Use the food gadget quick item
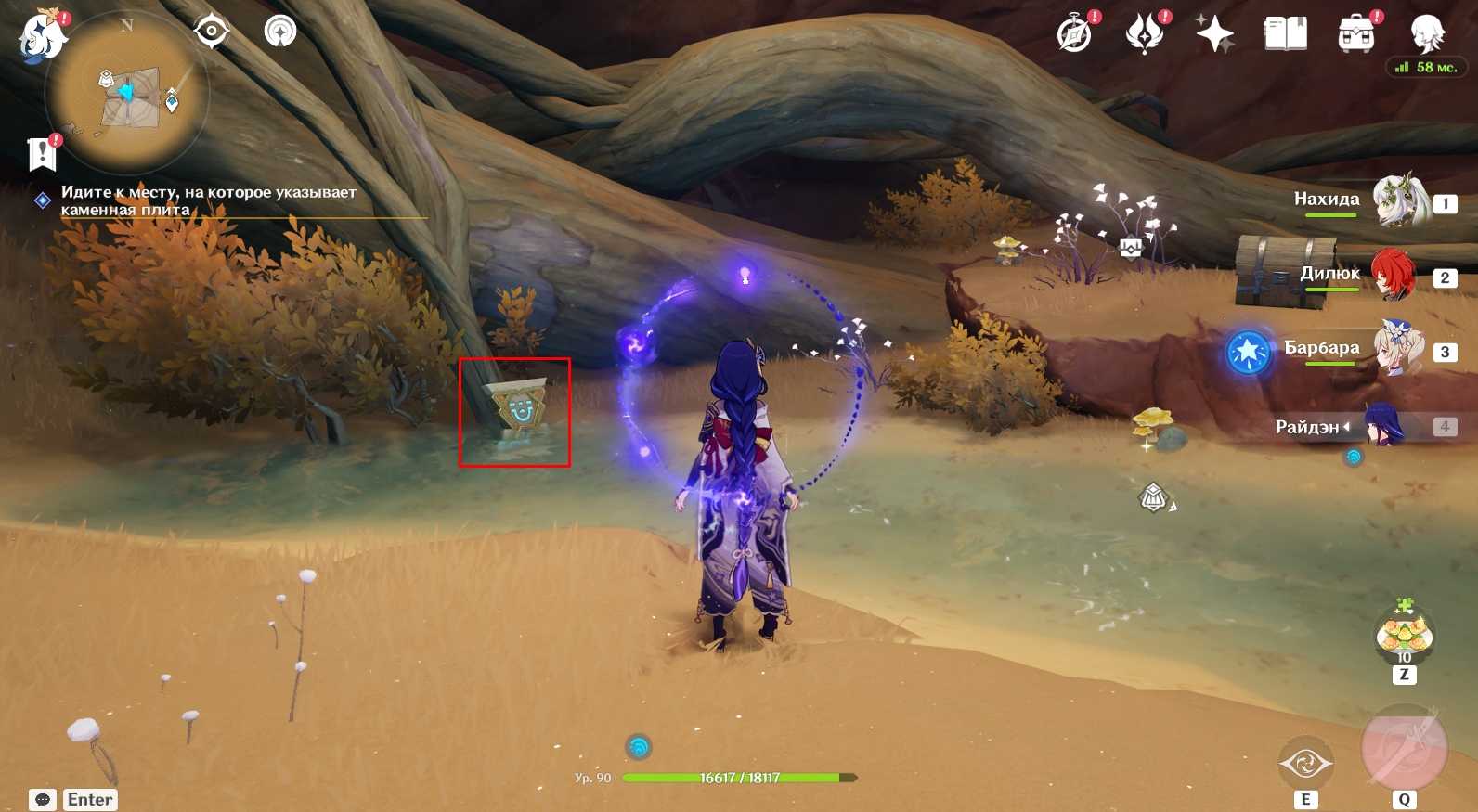 [1404, 636]
